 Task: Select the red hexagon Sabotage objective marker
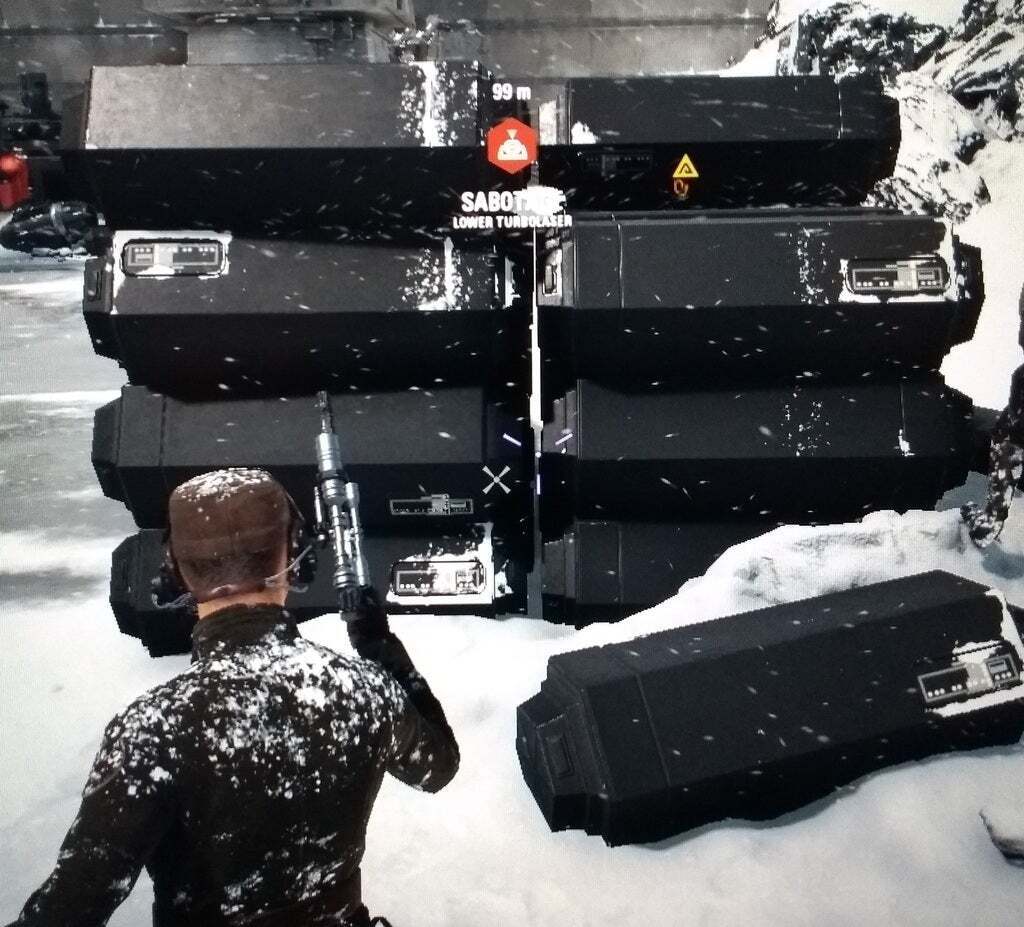point(512,146)
